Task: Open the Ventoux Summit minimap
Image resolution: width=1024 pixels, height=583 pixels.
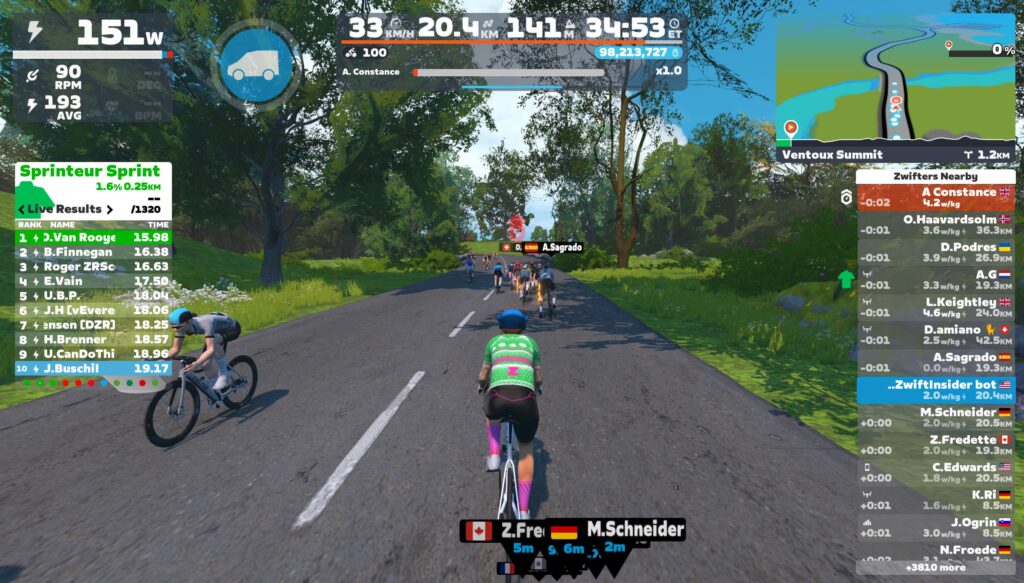Action: click(895, 80)
